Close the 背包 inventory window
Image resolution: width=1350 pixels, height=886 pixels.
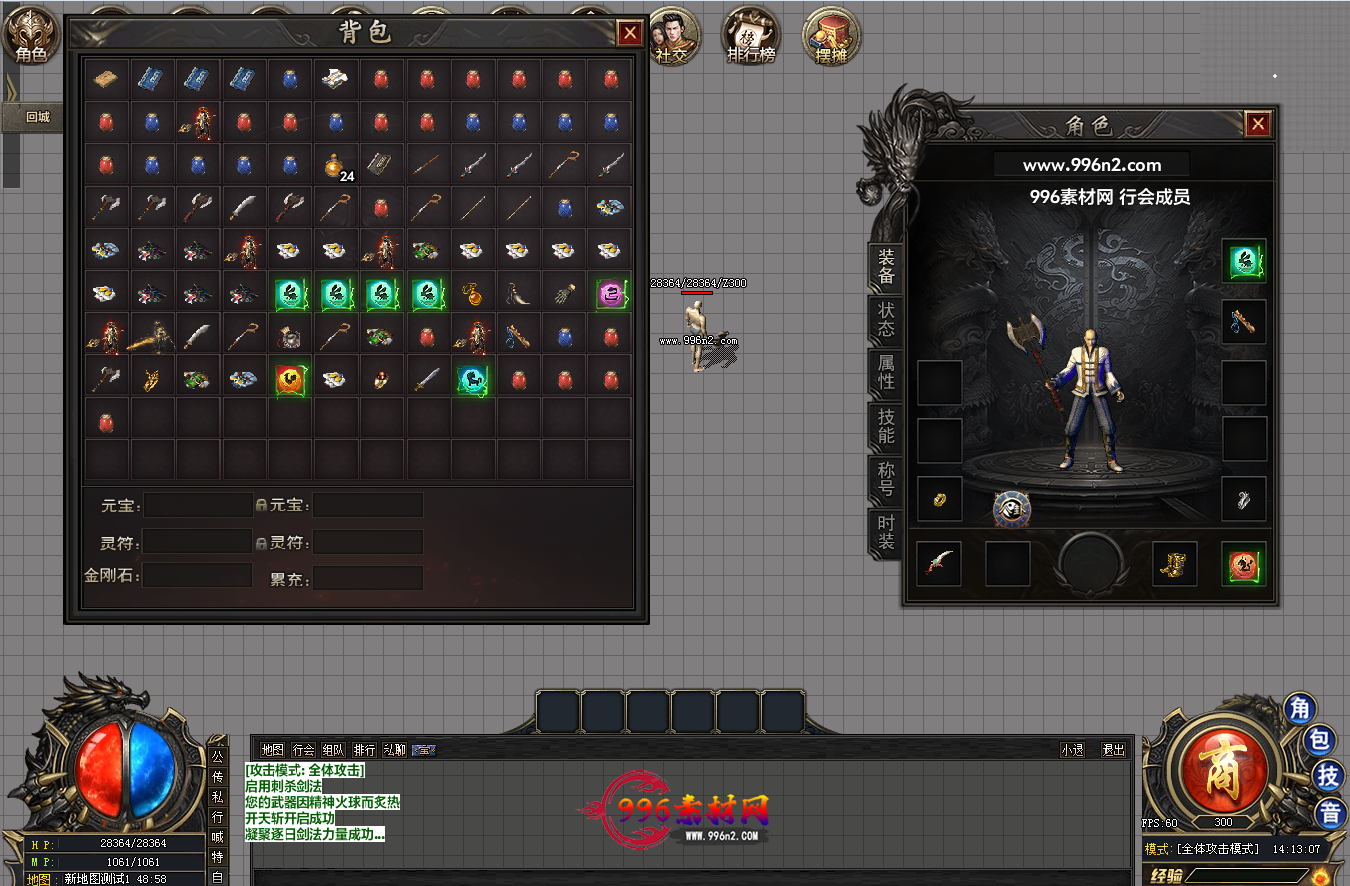pos(630,33)
